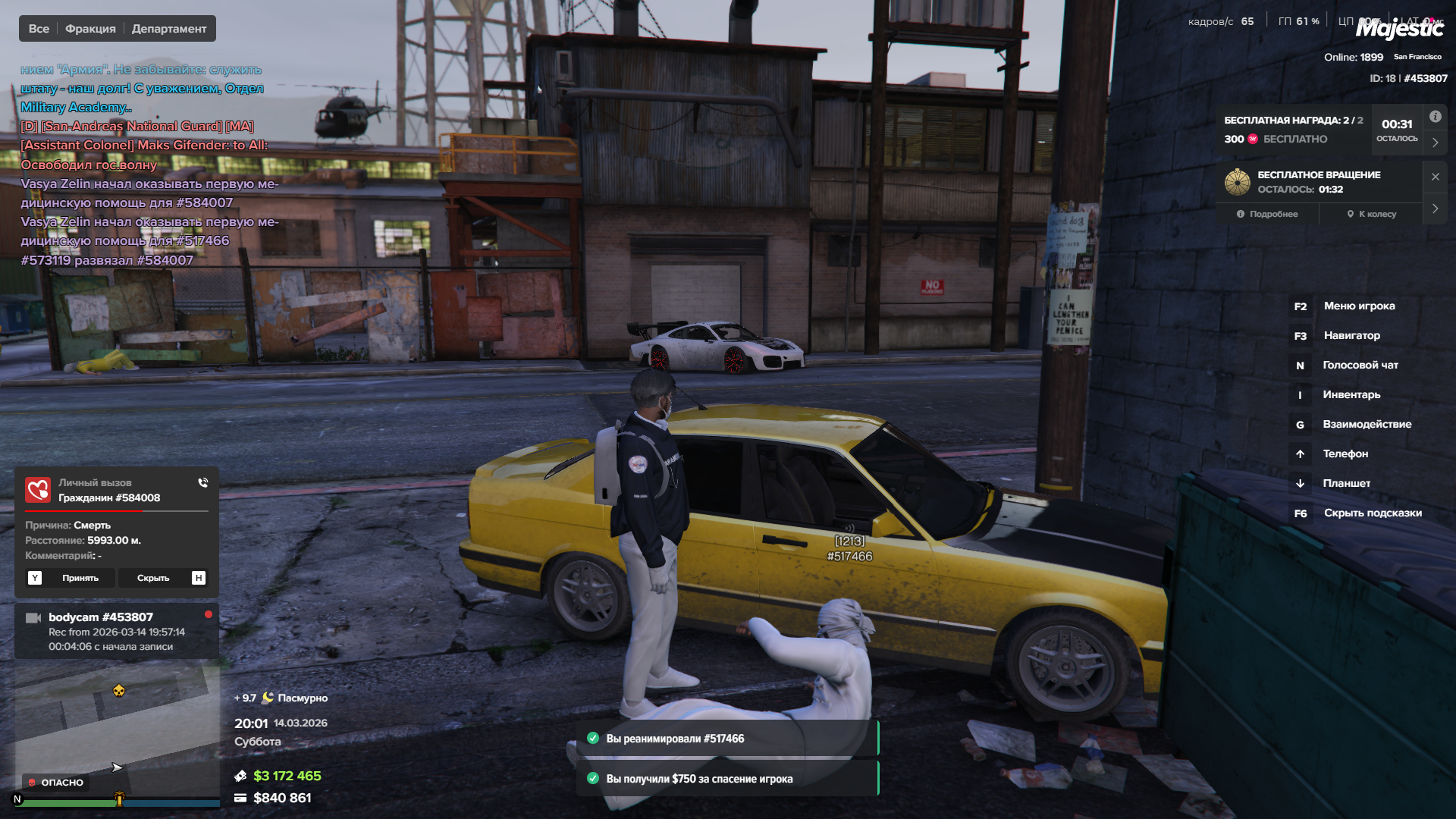Switch to the Все chat tab
The image size is (1456, 819).
point(39,29)
